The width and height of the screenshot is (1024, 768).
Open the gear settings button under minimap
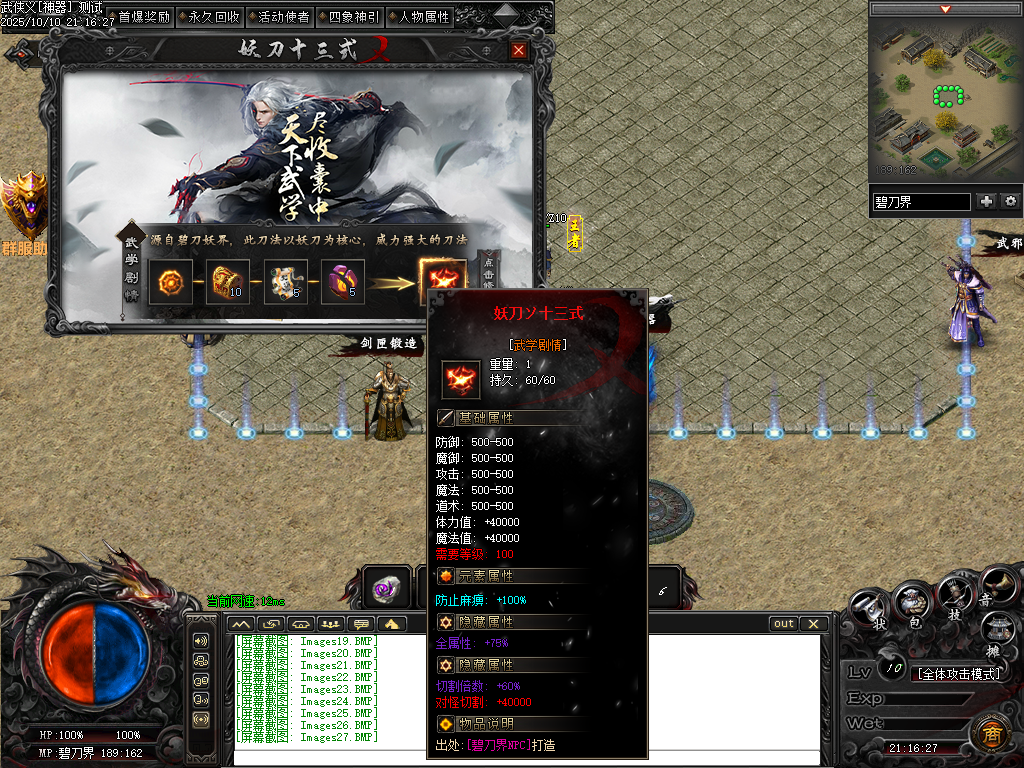click(1010, 201)
